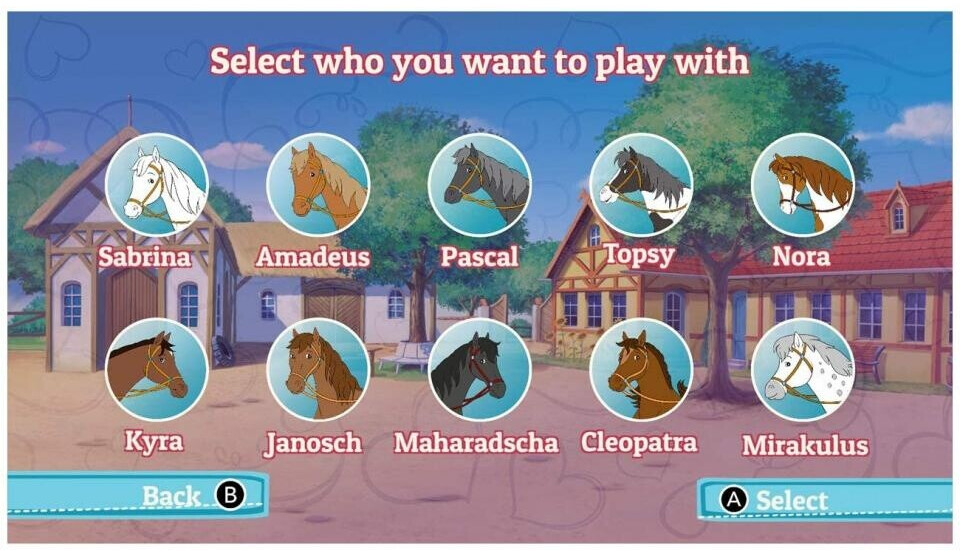960x551 pixels.
Task: Choose the black horse Maharadscha
Action: point(479,370)
